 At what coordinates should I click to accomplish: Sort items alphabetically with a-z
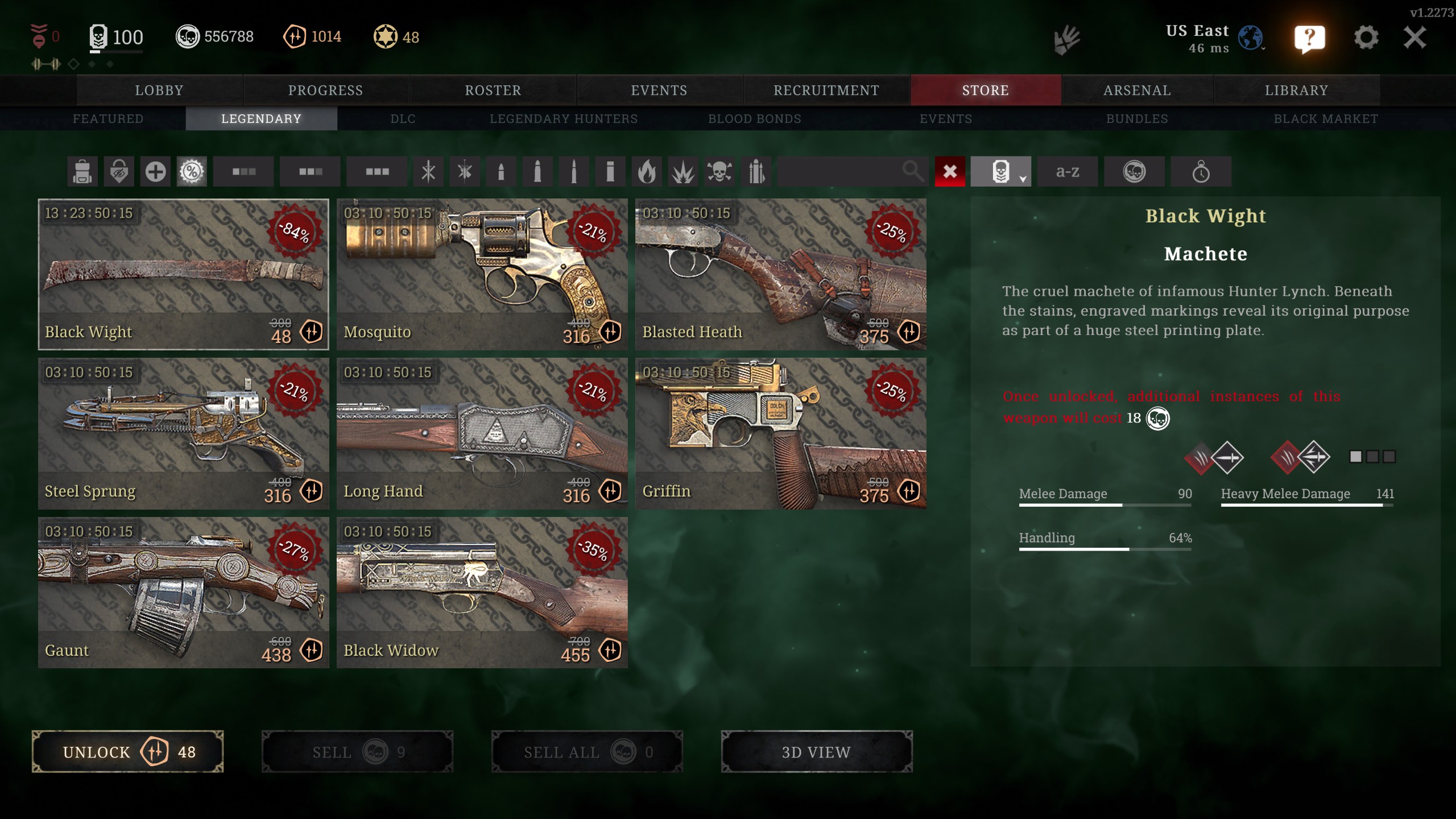pos(1067,171)
